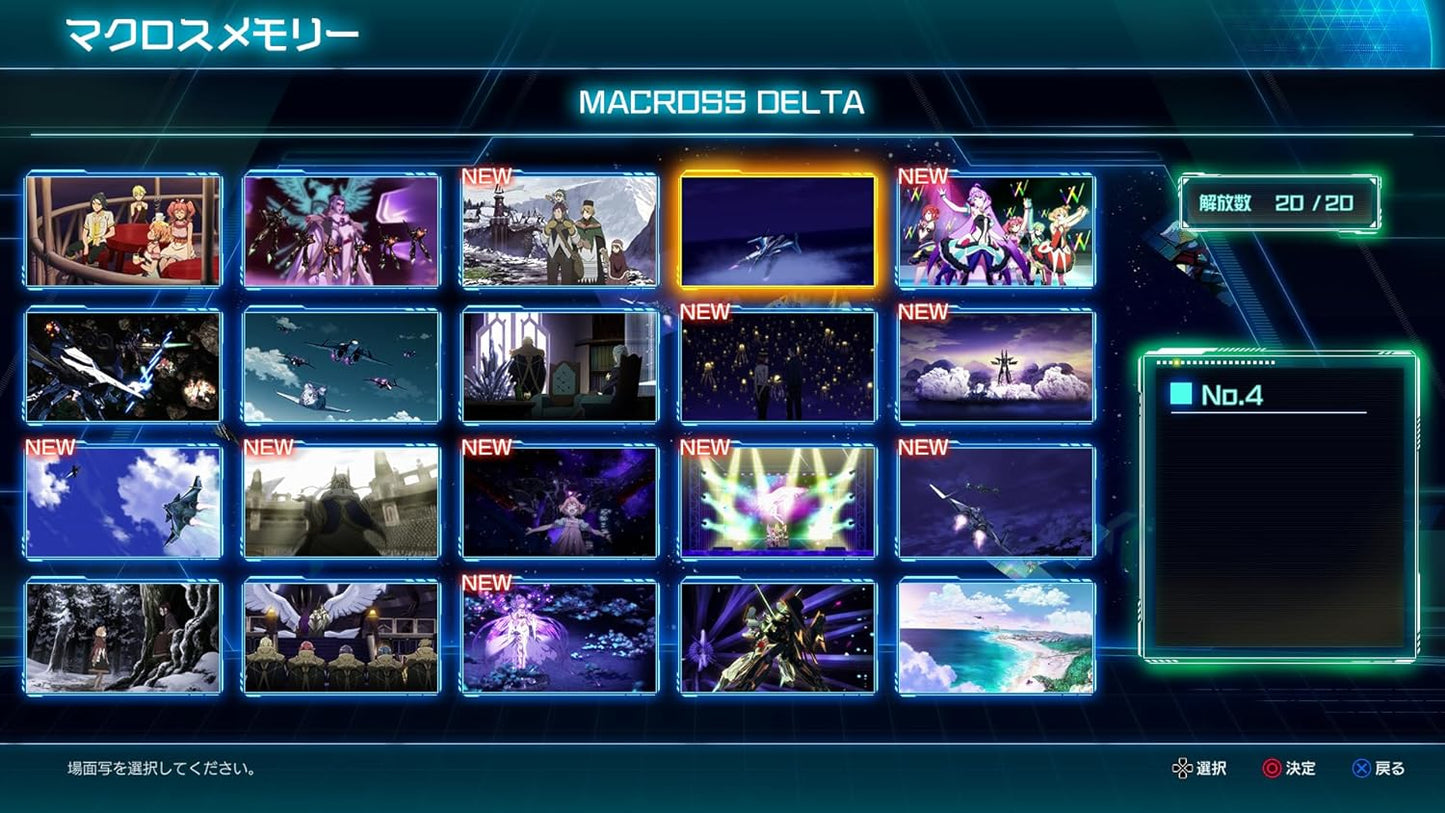Select the highlighted fighter jet memory

[777, 230]
